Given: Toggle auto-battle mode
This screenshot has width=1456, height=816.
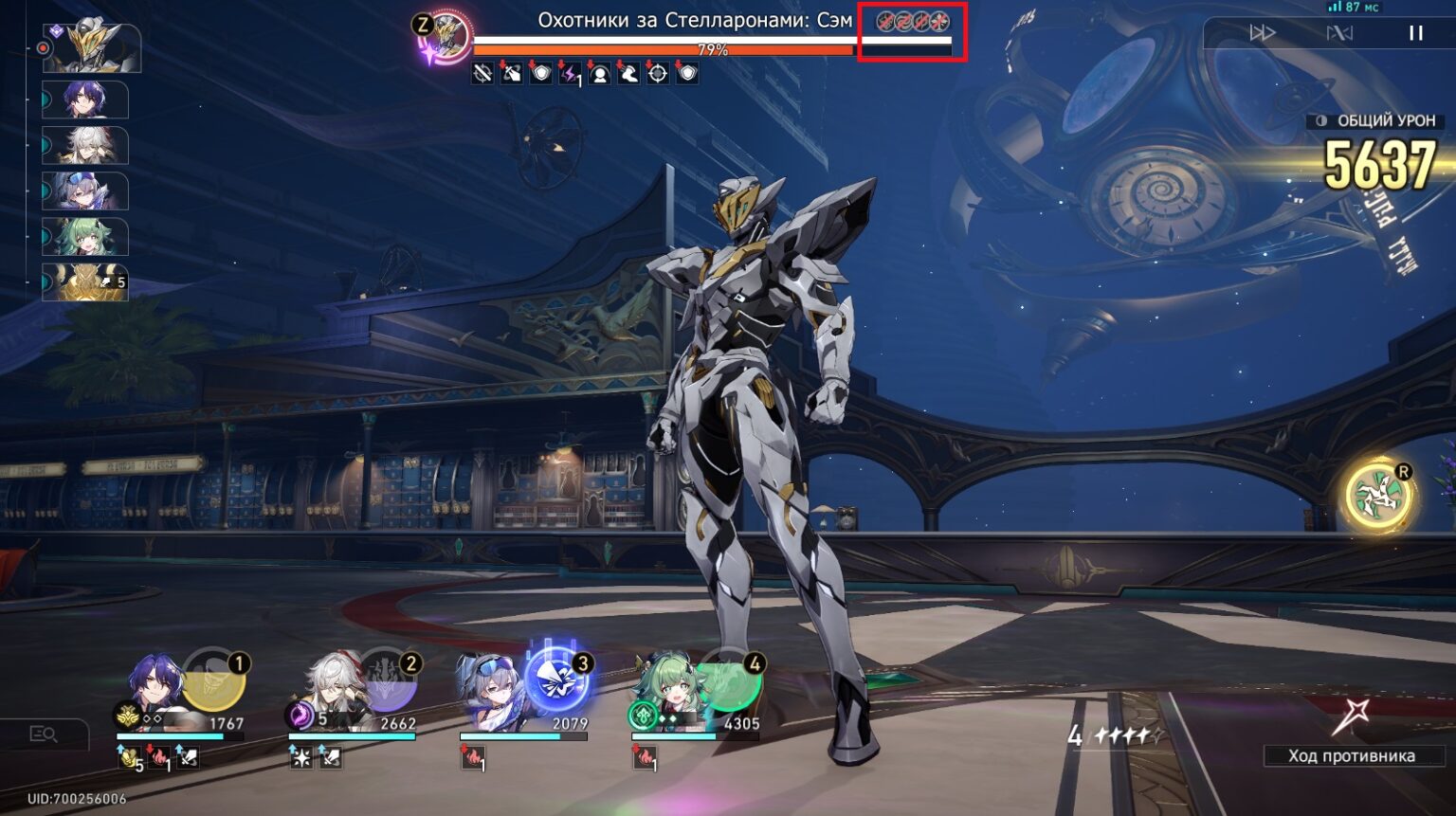Looking at the screenshot, I should (1340, 32).
